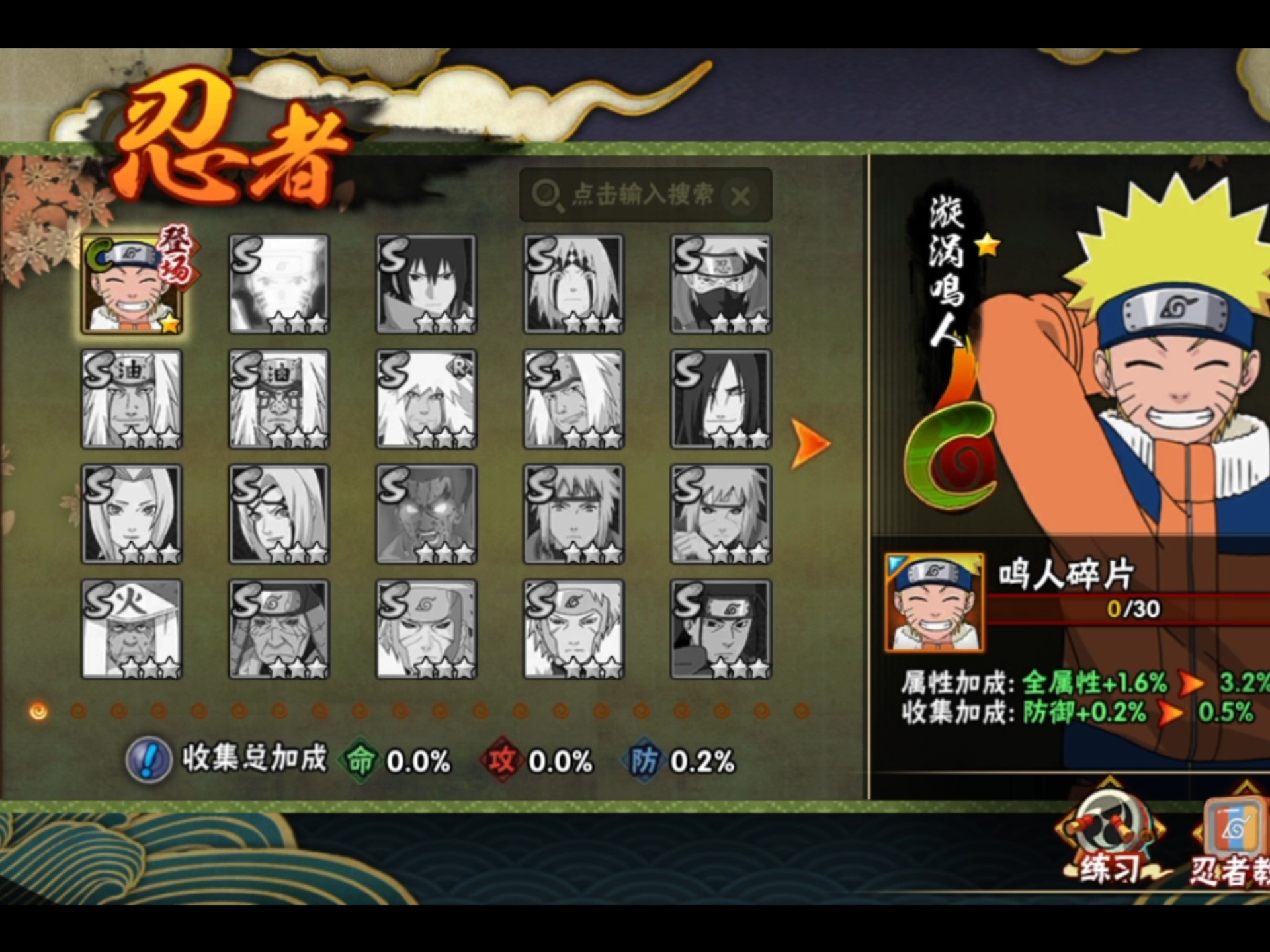Choose the Jiraiya tile with 油 headband
This screenshot has height=952, width=1270.
[x=132, y=399]
